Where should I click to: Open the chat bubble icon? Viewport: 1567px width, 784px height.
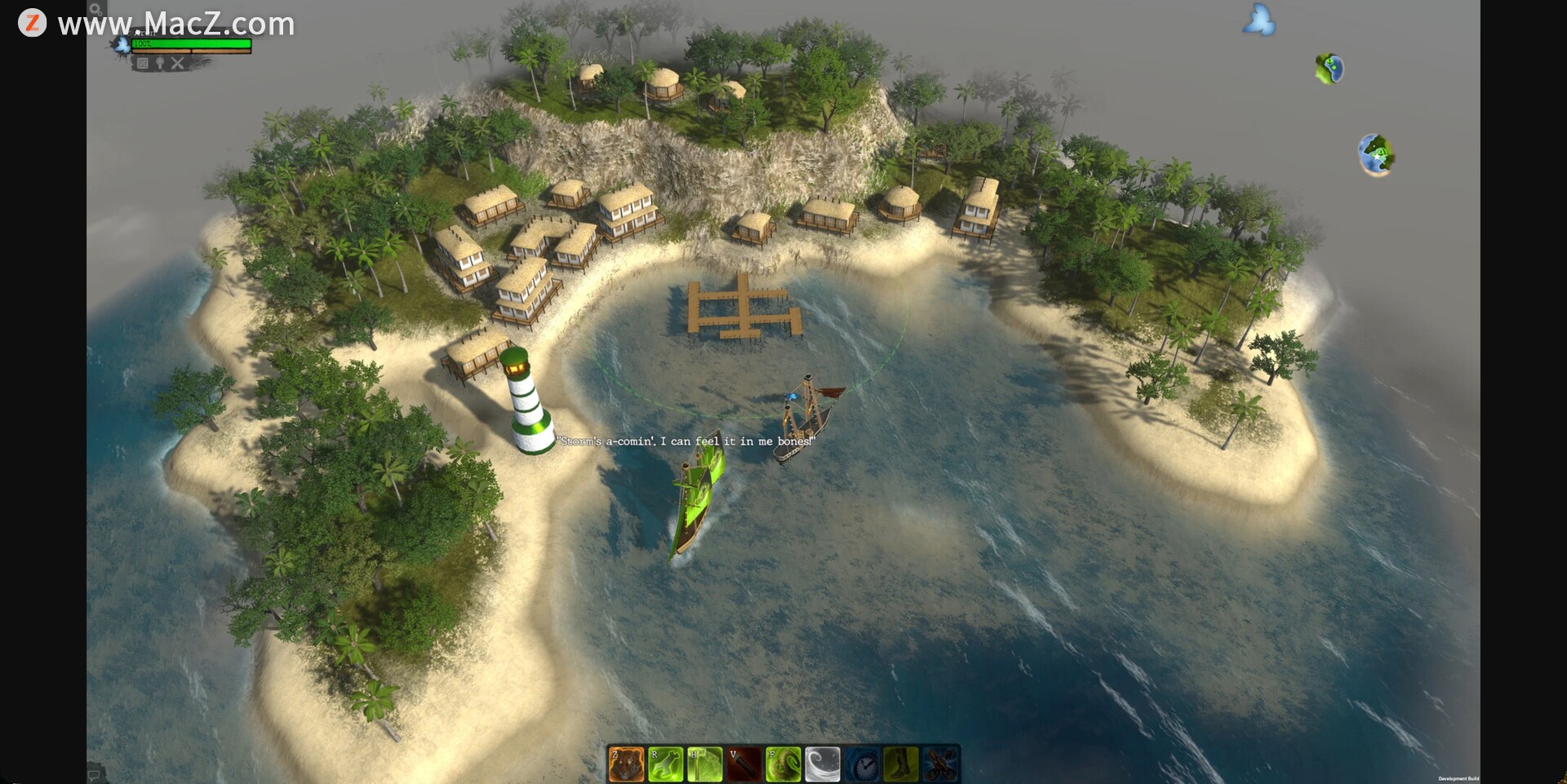tap(94, 774)
